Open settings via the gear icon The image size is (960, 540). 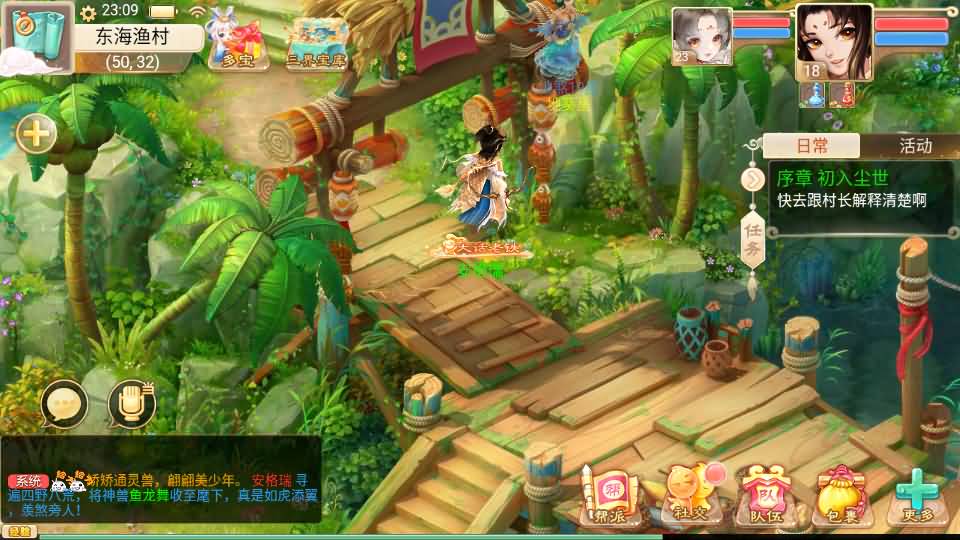tap(88, 12)
